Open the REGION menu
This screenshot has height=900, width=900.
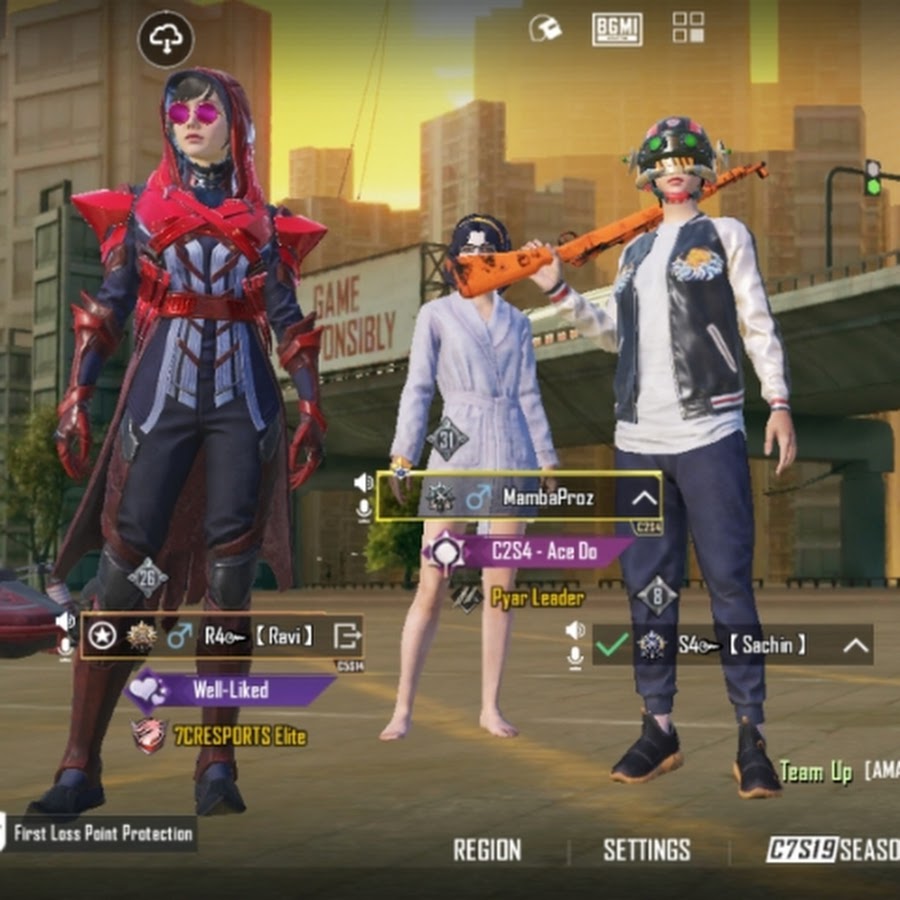tap(487, 850)
